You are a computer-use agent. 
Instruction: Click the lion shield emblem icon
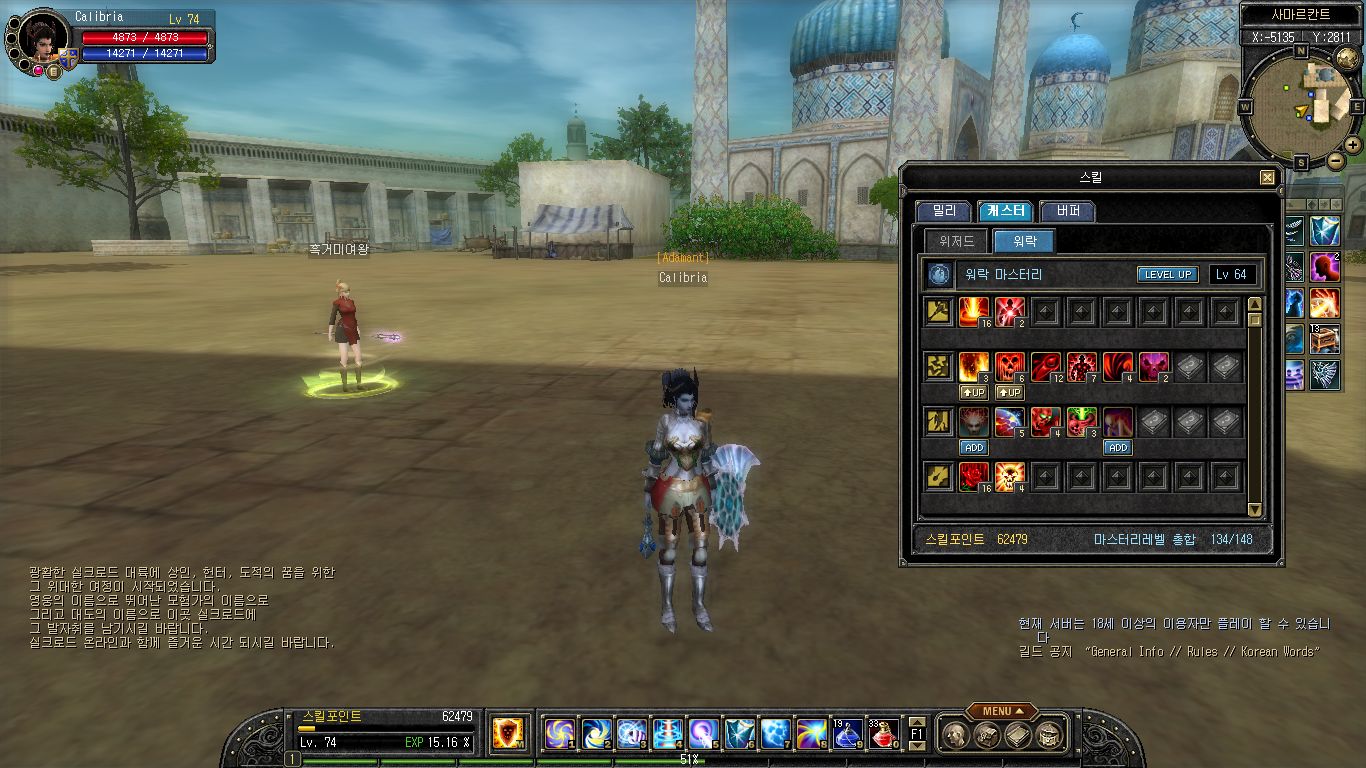(509, 733)
